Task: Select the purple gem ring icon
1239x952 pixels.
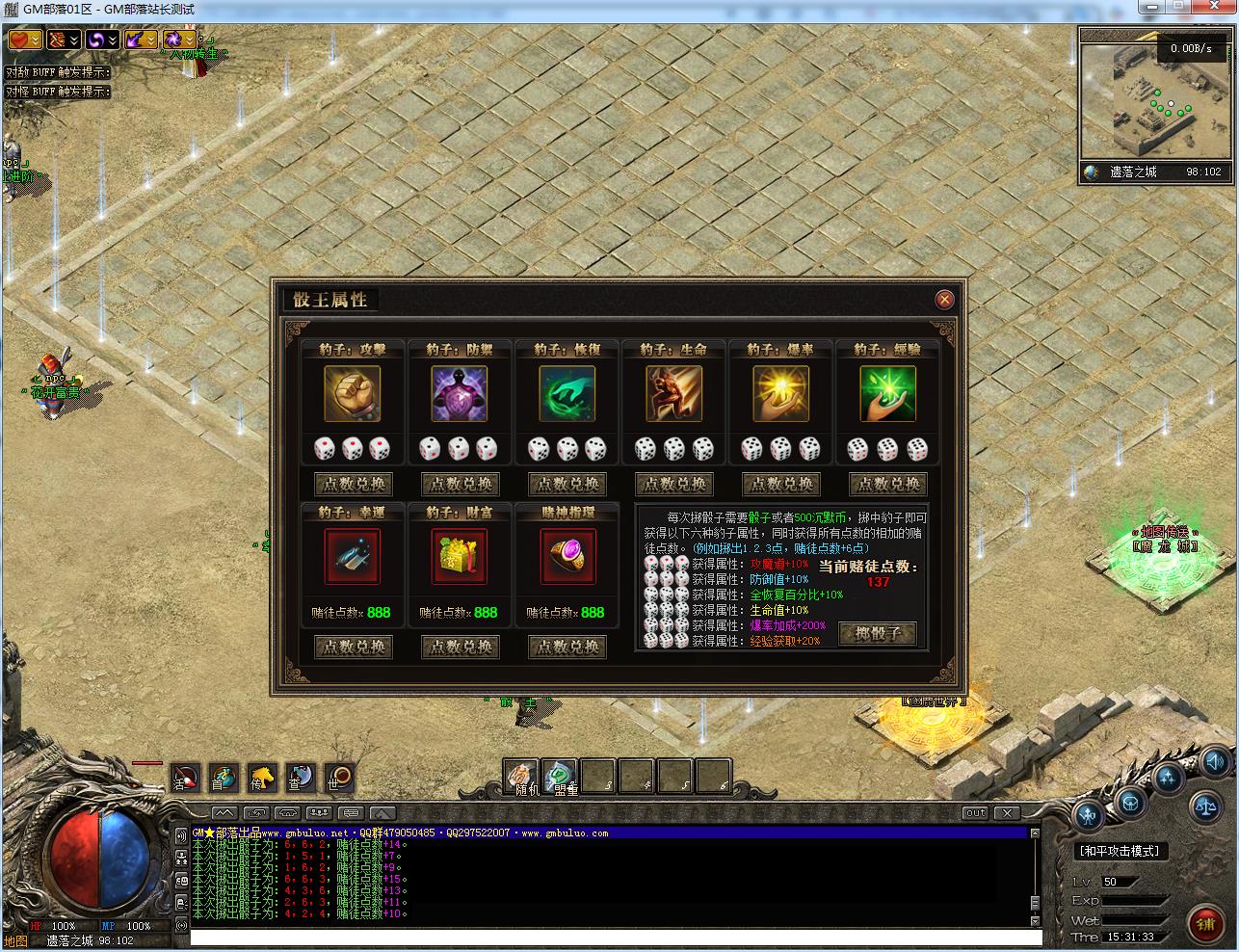Action: [x=567, y=556]
